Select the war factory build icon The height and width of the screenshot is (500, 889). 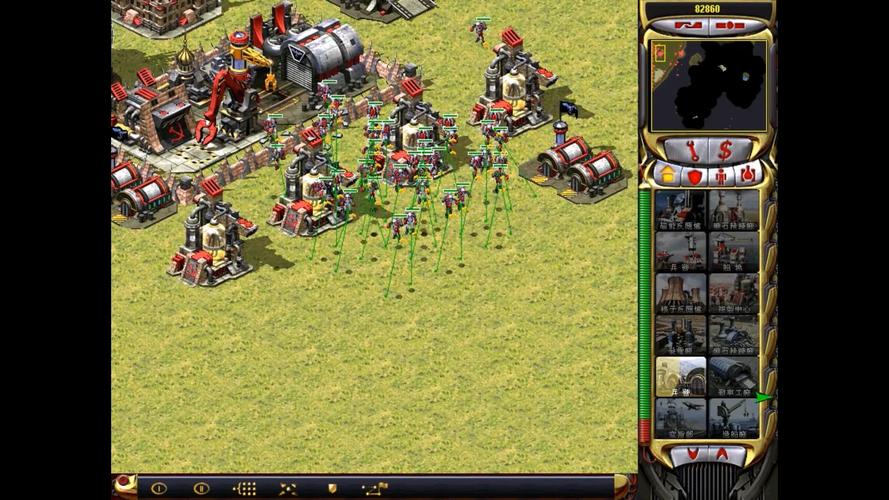pyautogui.click(x=733, y=376)
